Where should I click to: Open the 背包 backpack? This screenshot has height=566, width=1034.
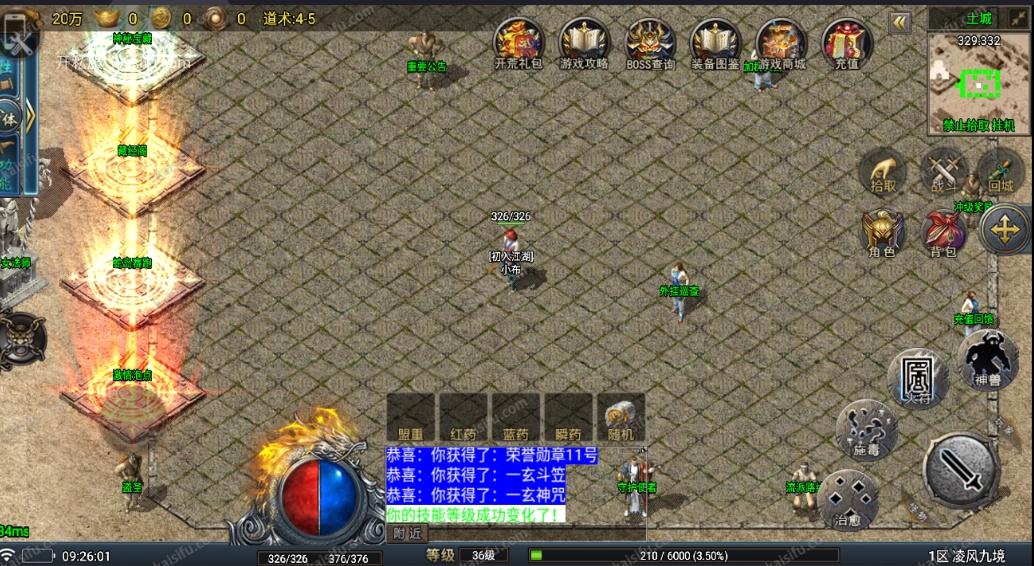[x=943, y=232]
